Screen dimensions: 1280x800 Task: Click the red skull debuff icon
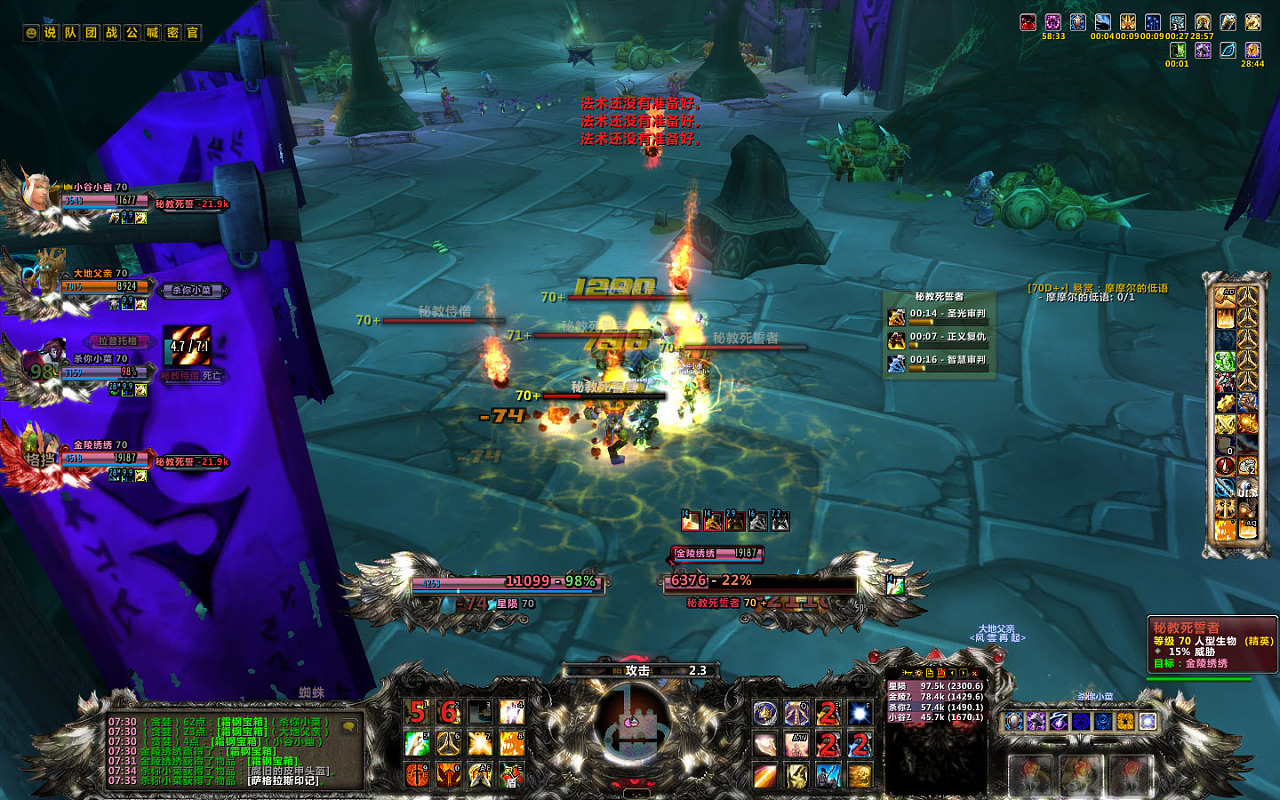1028,22
